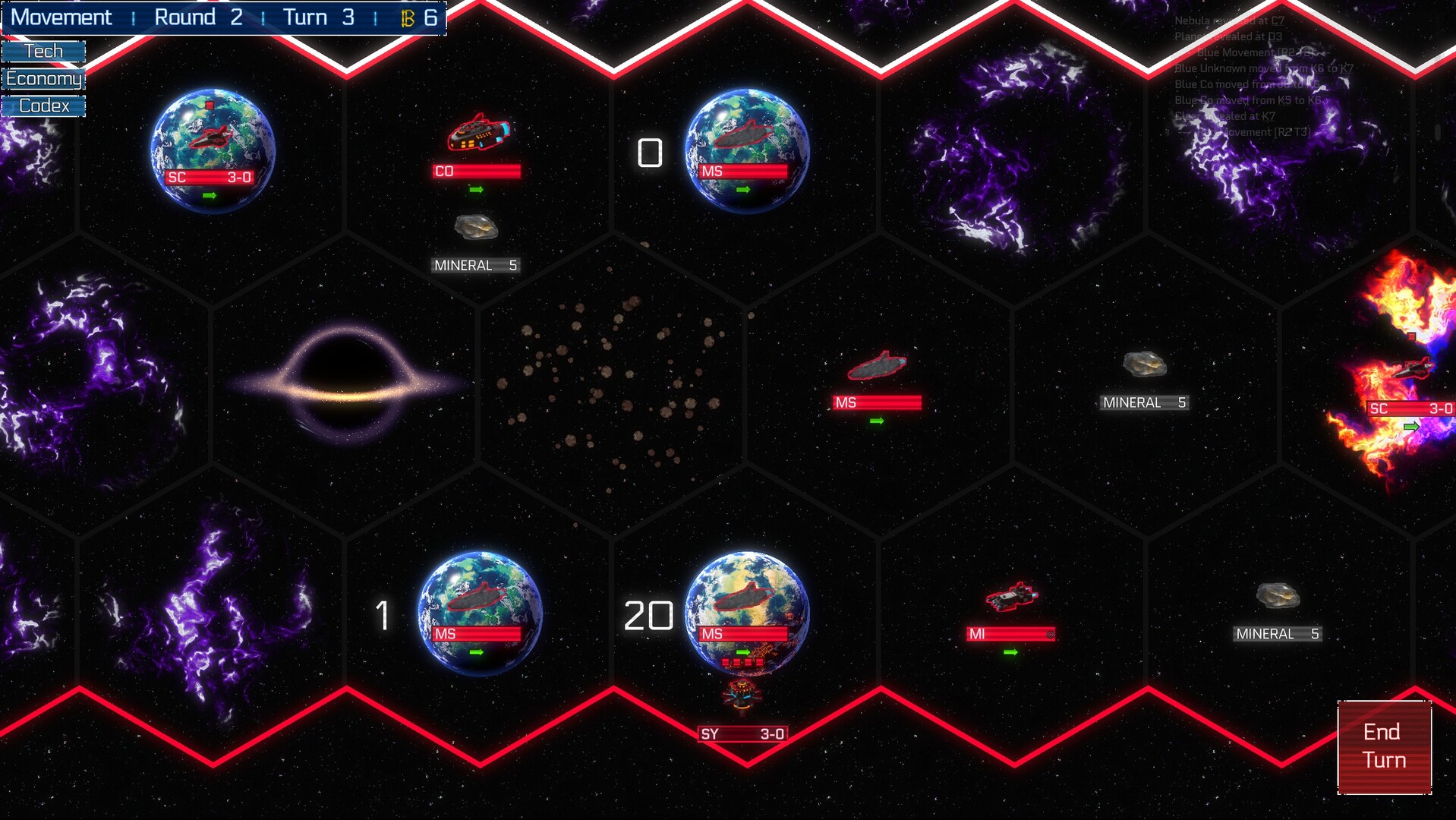Toggle the green movement arrow under the CO ship
1456x820 pixels.
coord(477,191)
